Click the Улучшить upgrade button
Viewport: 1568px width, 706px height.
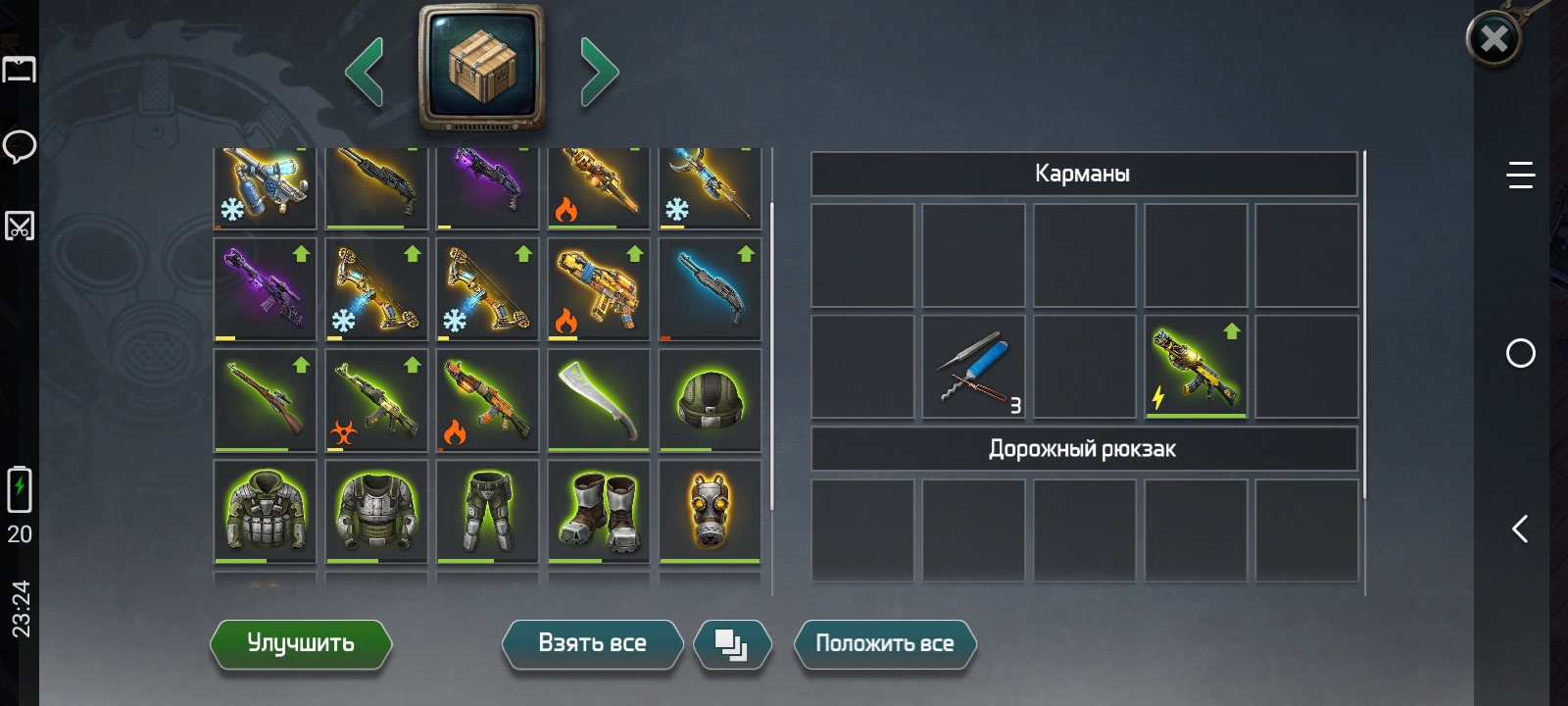coord(301,643)
